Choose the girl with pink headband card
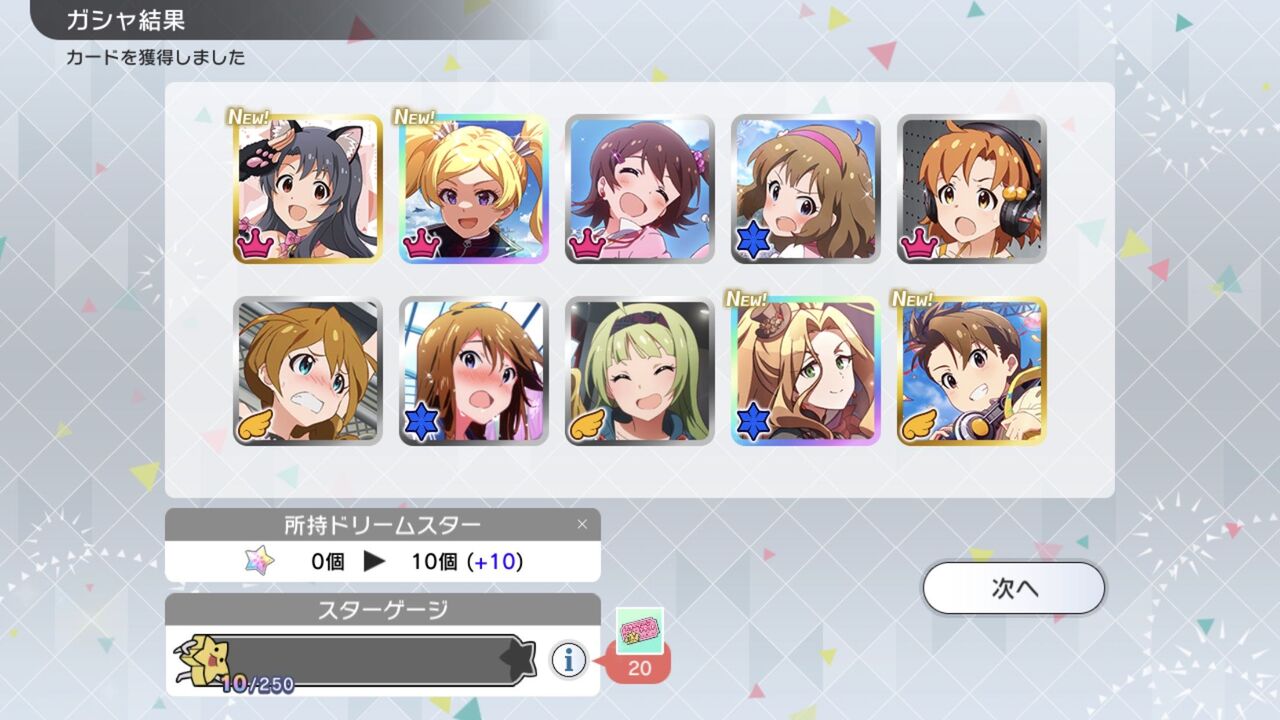Viewport: 1280px width, 720px height. (x=806, y=189)
